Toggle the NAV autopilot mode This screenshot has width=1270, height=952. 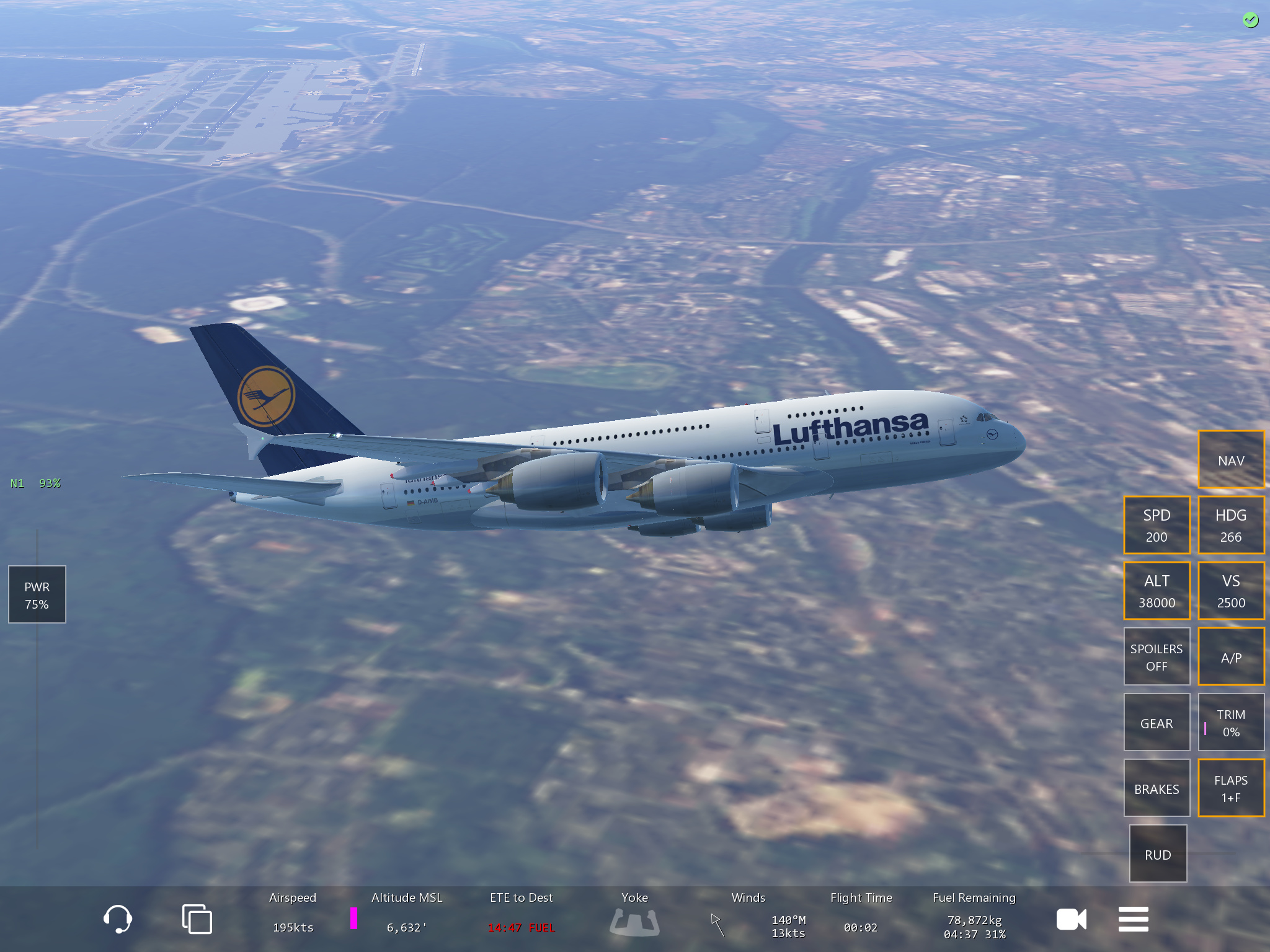(x=1230, y=460)
